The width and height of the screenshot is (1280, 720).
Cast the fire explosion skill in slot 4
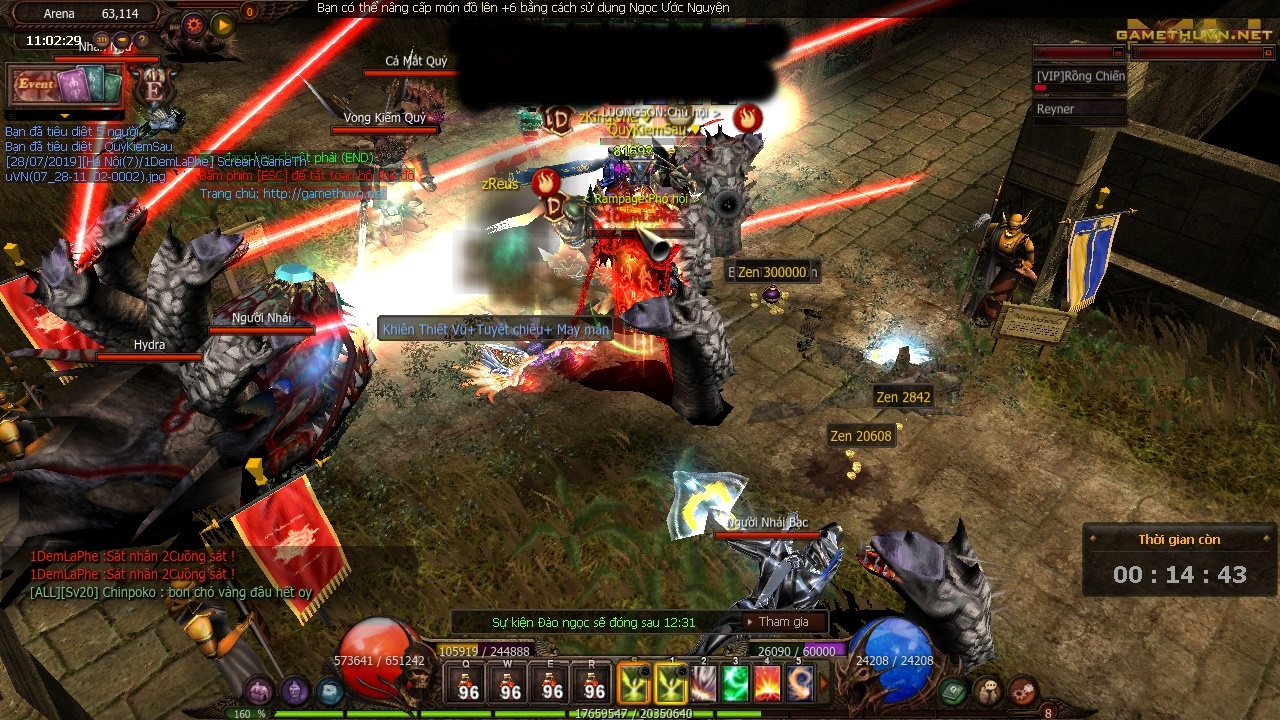767,684
